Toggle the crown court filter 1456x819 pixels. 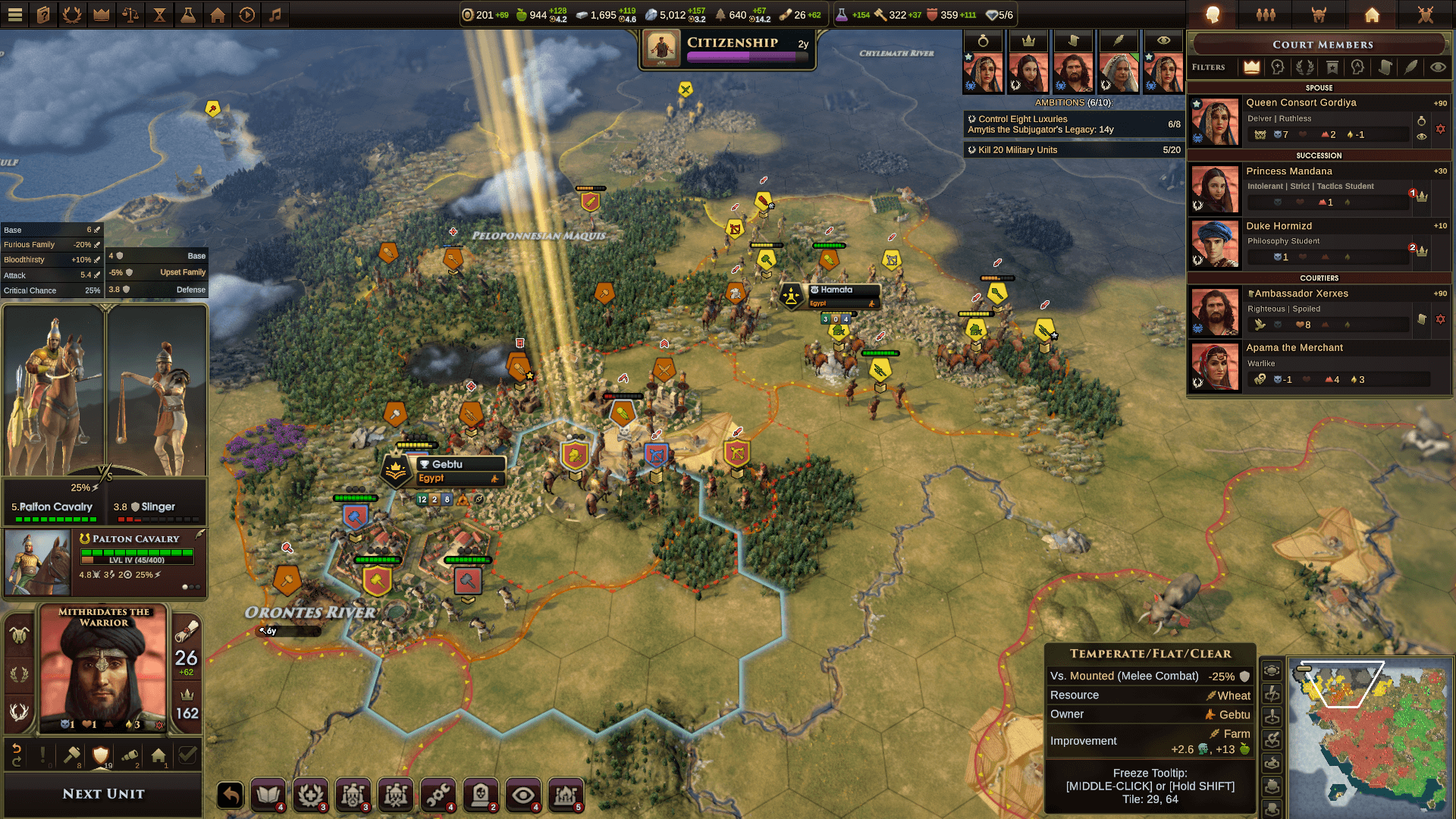click(1251, 67)
